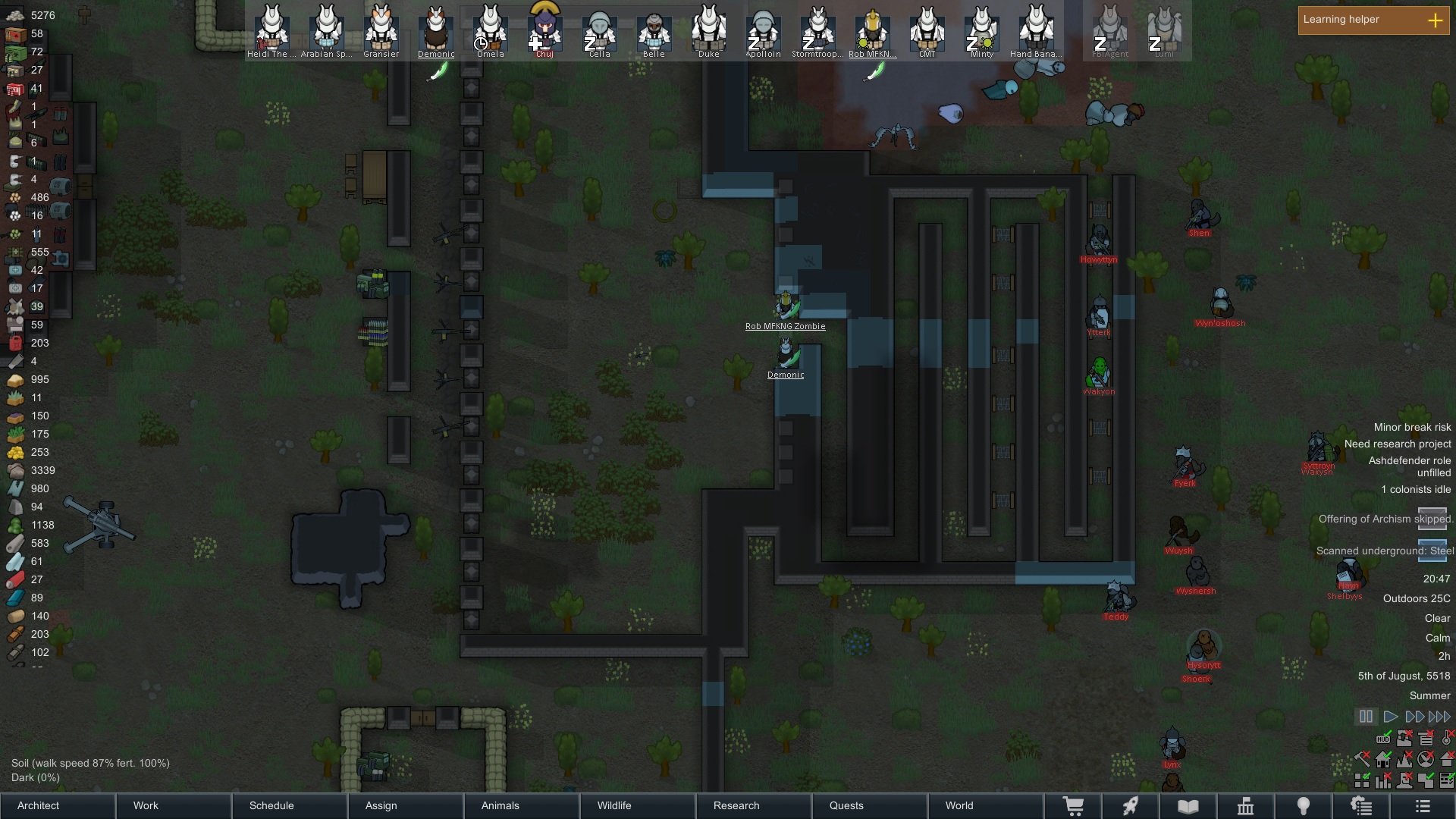Screen dimensions: 1456x819
Task: Open the Architect menu
Action: click(58, 805)
